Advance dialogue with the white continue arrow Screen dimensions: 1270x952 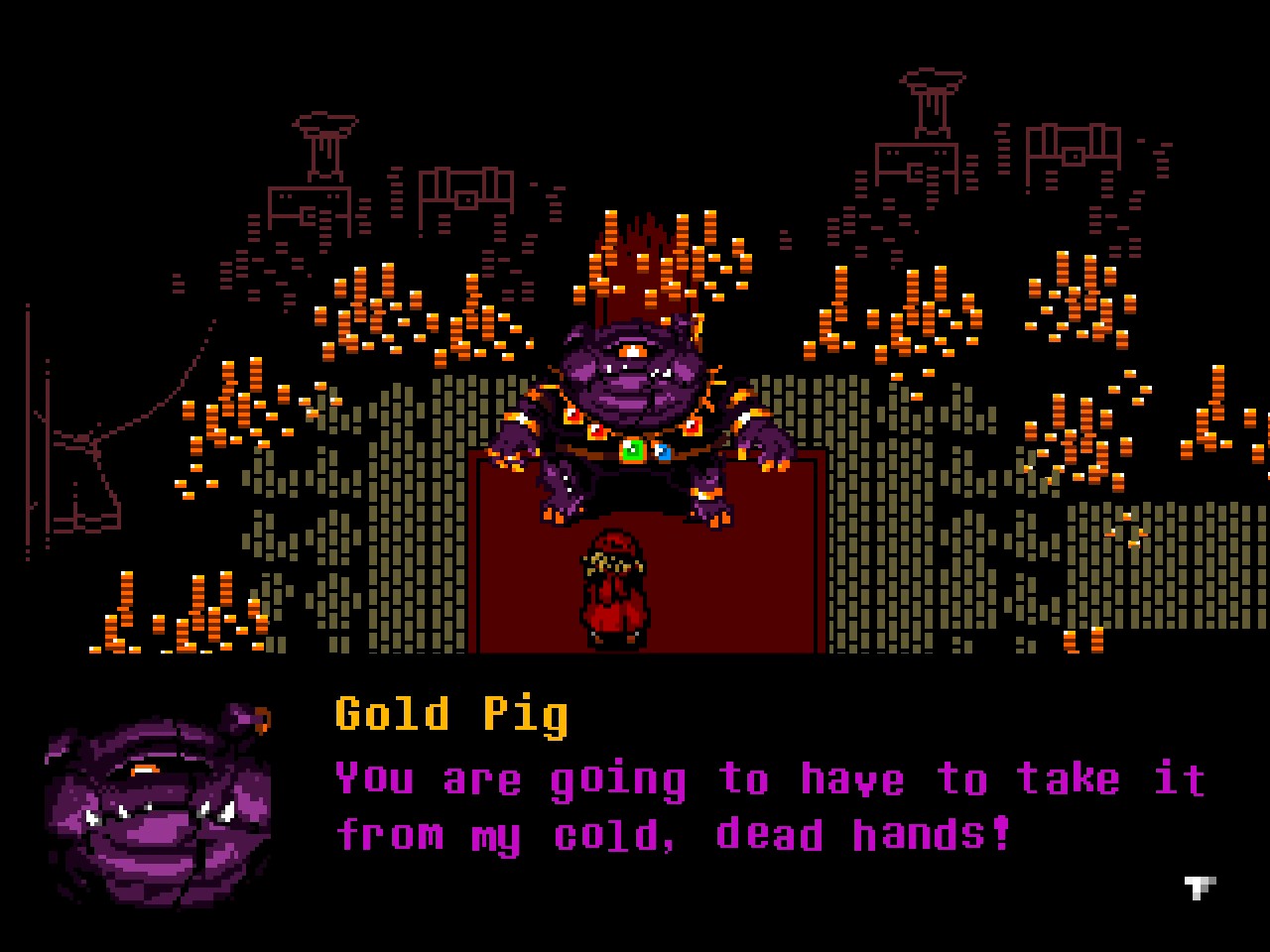click(x=1200, y=886)
